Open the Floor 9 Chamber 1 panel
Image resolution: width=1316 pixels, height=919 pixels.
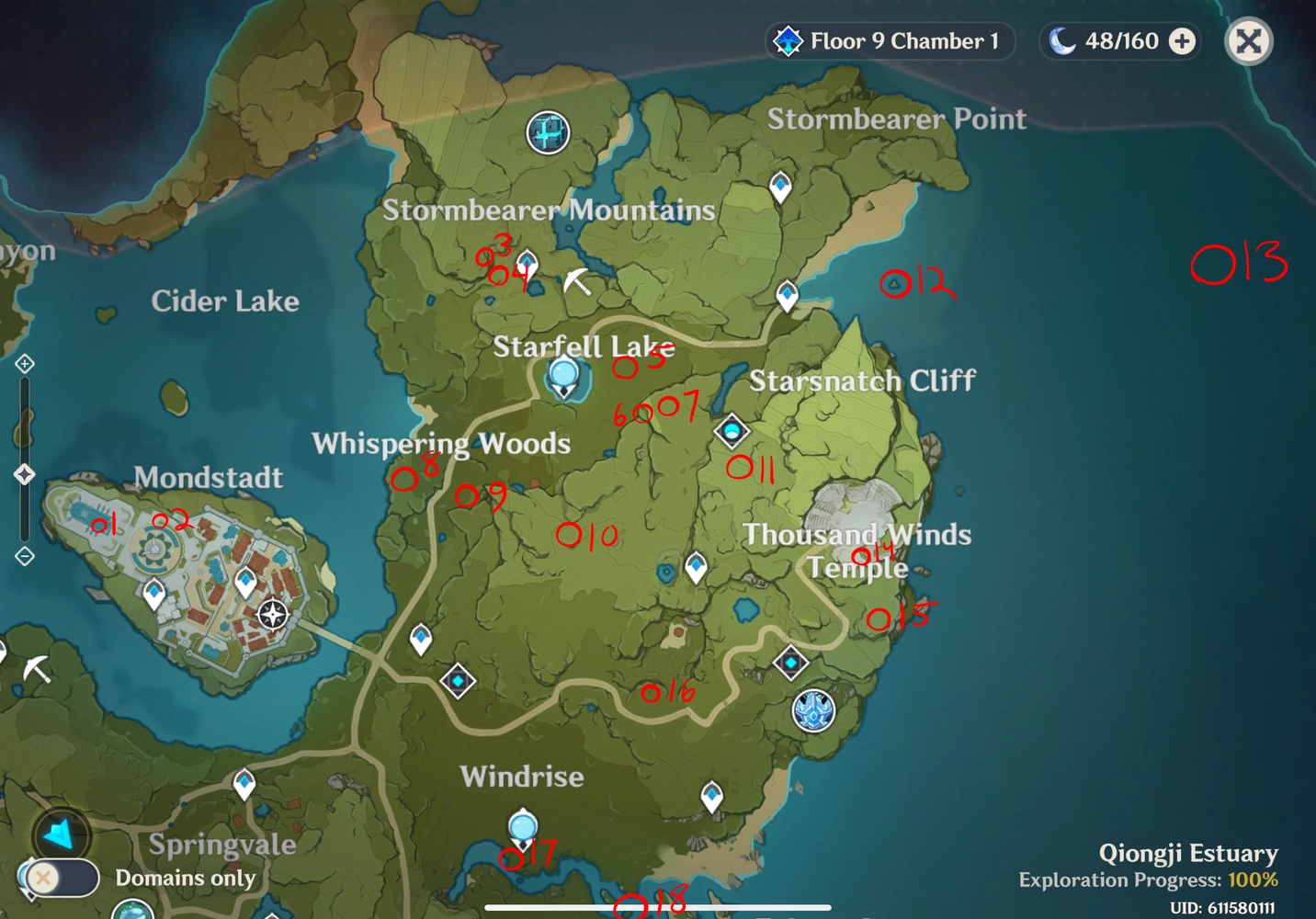pos(888,40)
